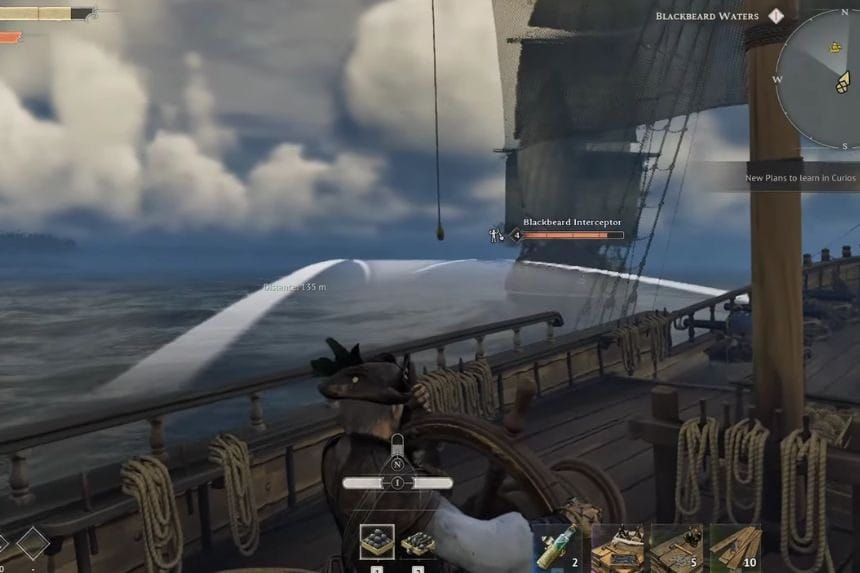Select the wooden planks slot with count 10
The height and width of the screenshot is (573, 860).
[735, 546]
